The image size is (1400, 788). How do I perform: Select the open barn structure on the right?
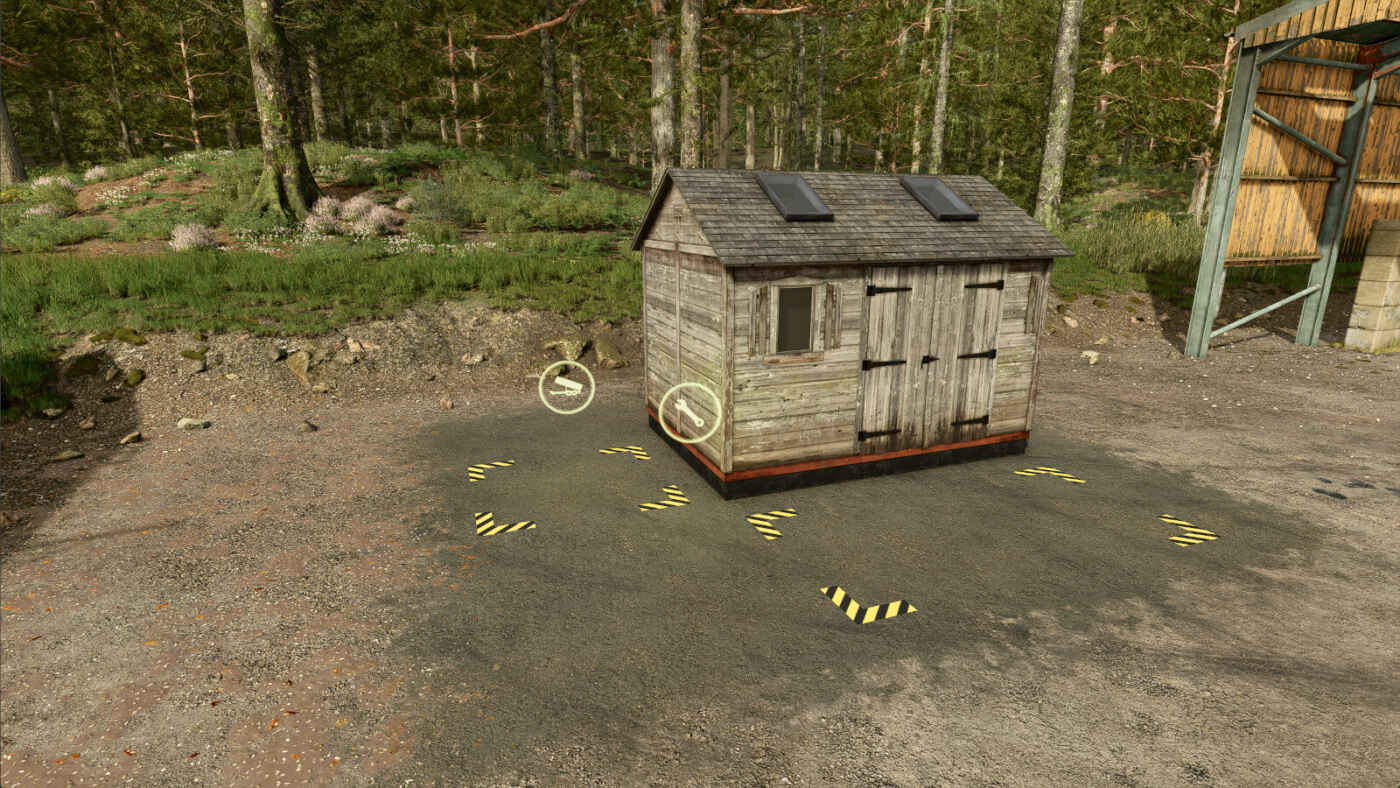click(1290, 180)
